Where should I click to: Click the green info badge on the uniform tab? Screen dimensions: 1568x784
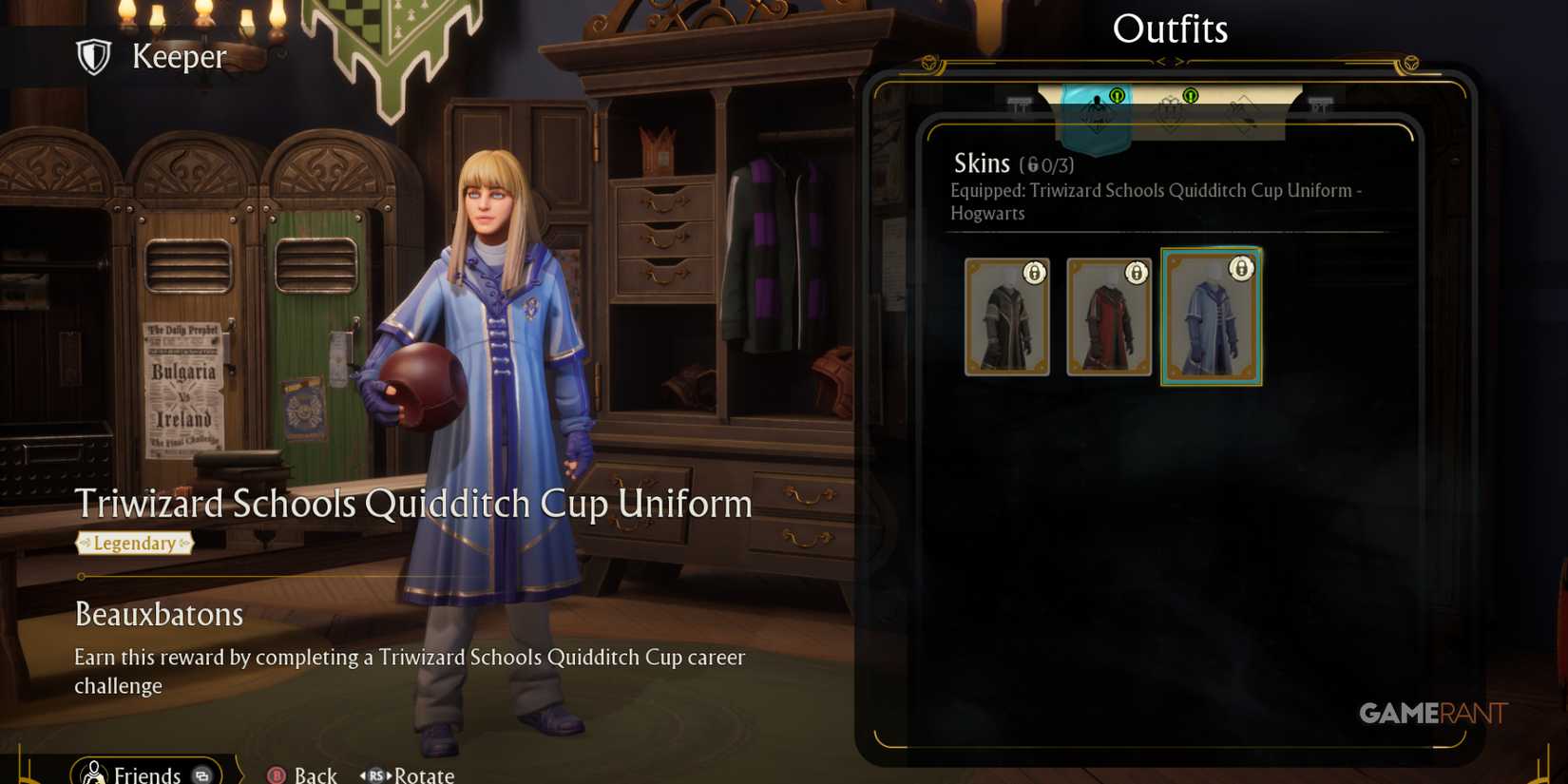(x=1118, y=95)
